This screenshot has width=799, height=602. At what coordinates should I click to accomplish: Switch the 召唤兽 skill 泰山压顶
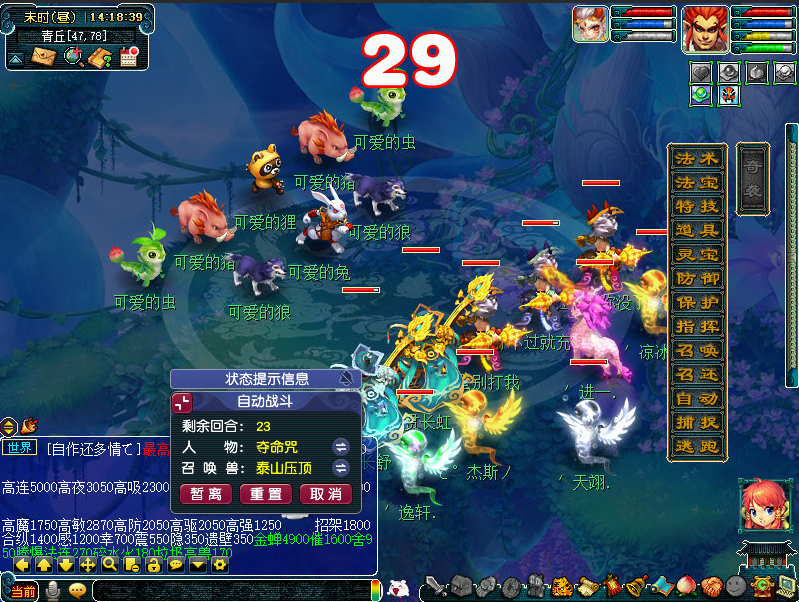coord(340,468)
